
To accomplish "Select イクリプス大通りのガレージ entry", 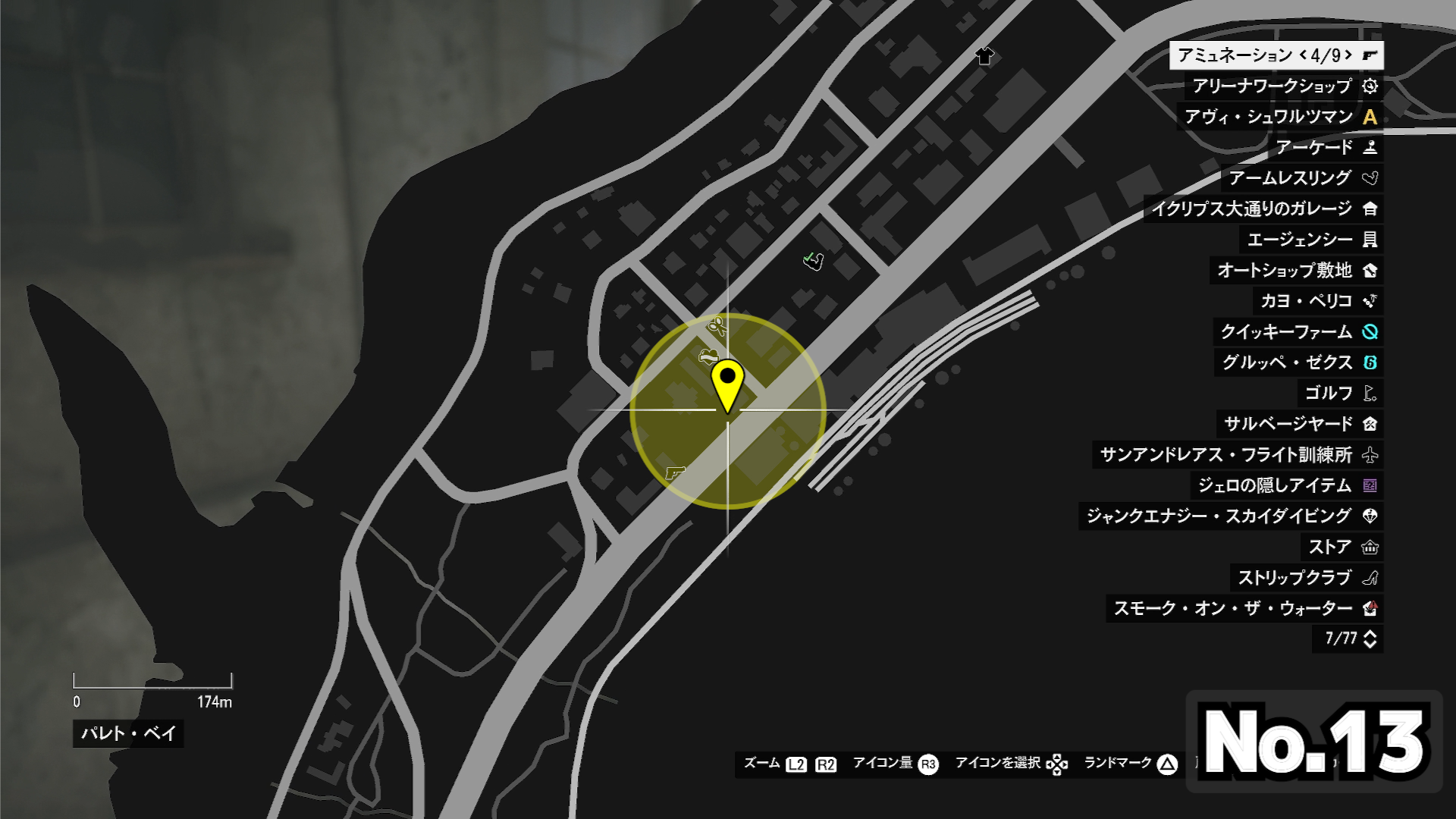I will [1263, 209].
